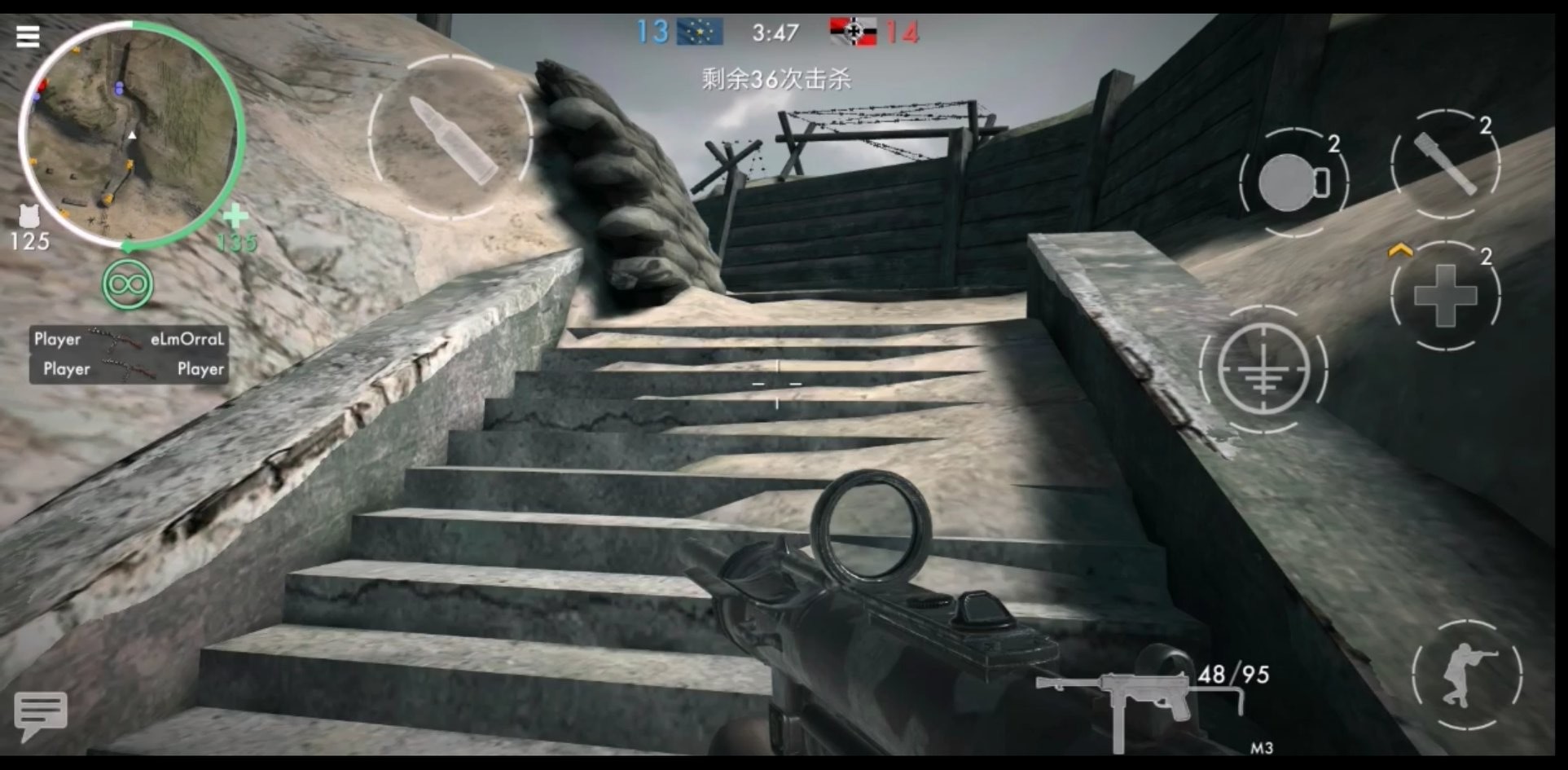Open the chat box
Image resolution: width=1568 pixels, height=770 pixels.
[x=40, y=715]
